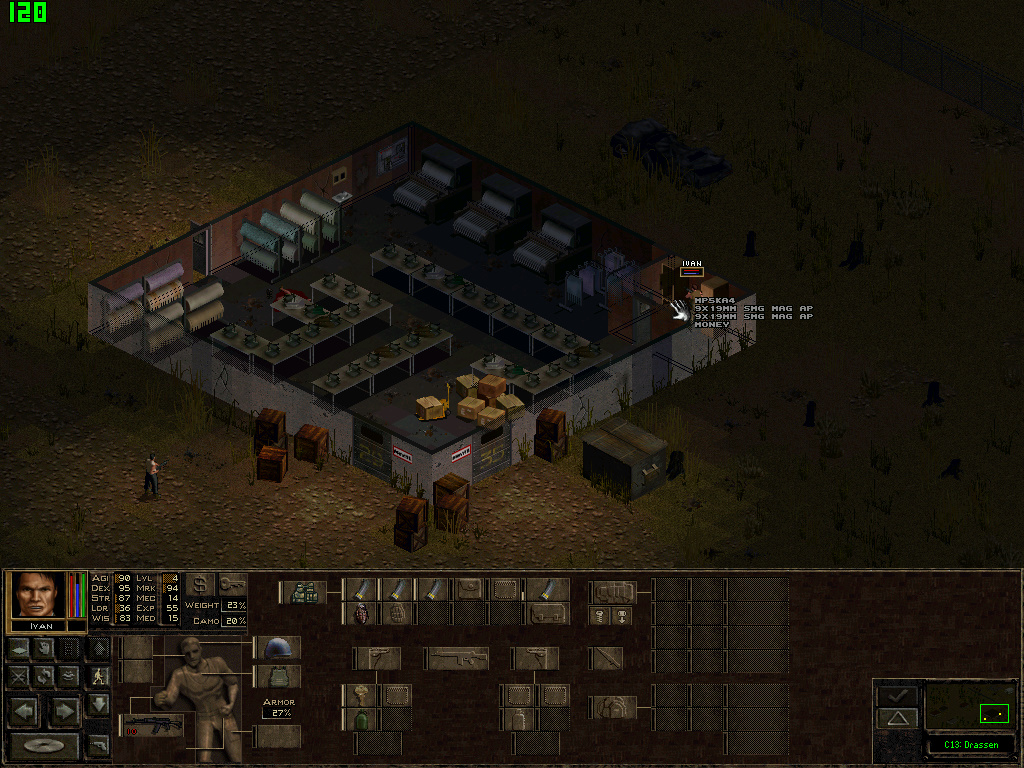
Task: Click the oval disc options button
Action: pyautogui.click(x=43, y=746)
